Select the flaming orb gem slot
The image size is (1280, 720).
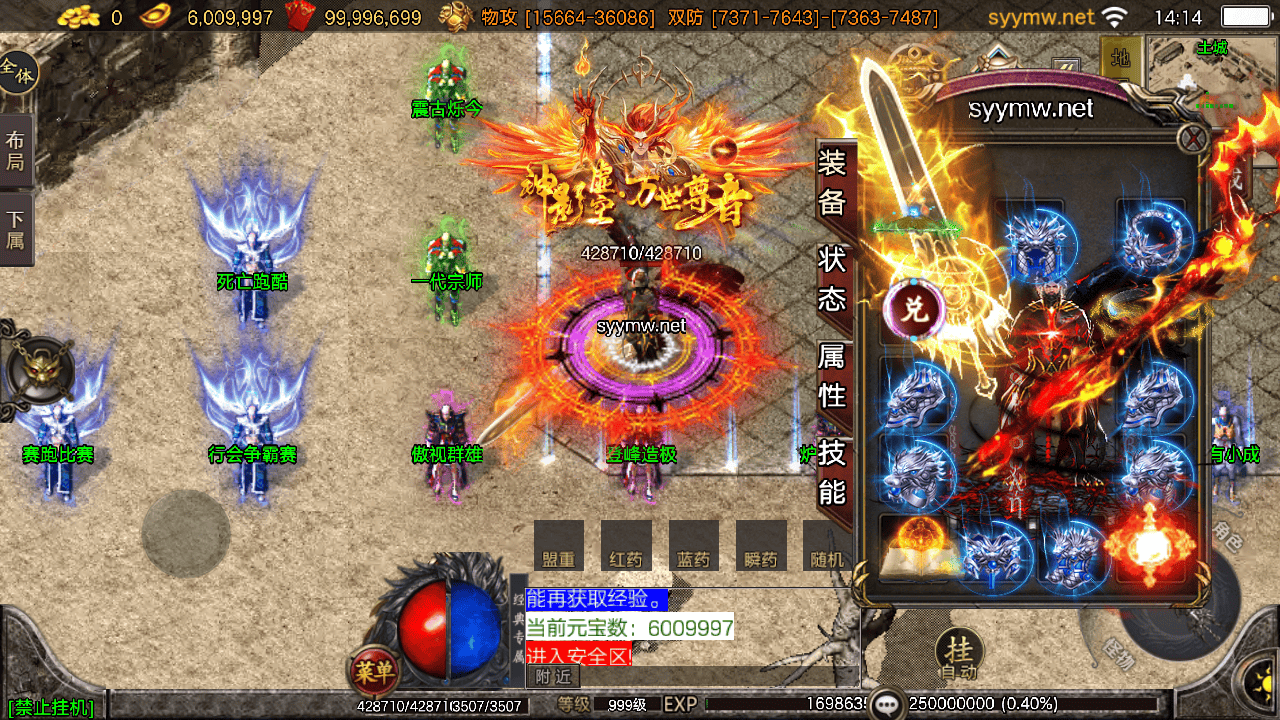click(1150, 548)
